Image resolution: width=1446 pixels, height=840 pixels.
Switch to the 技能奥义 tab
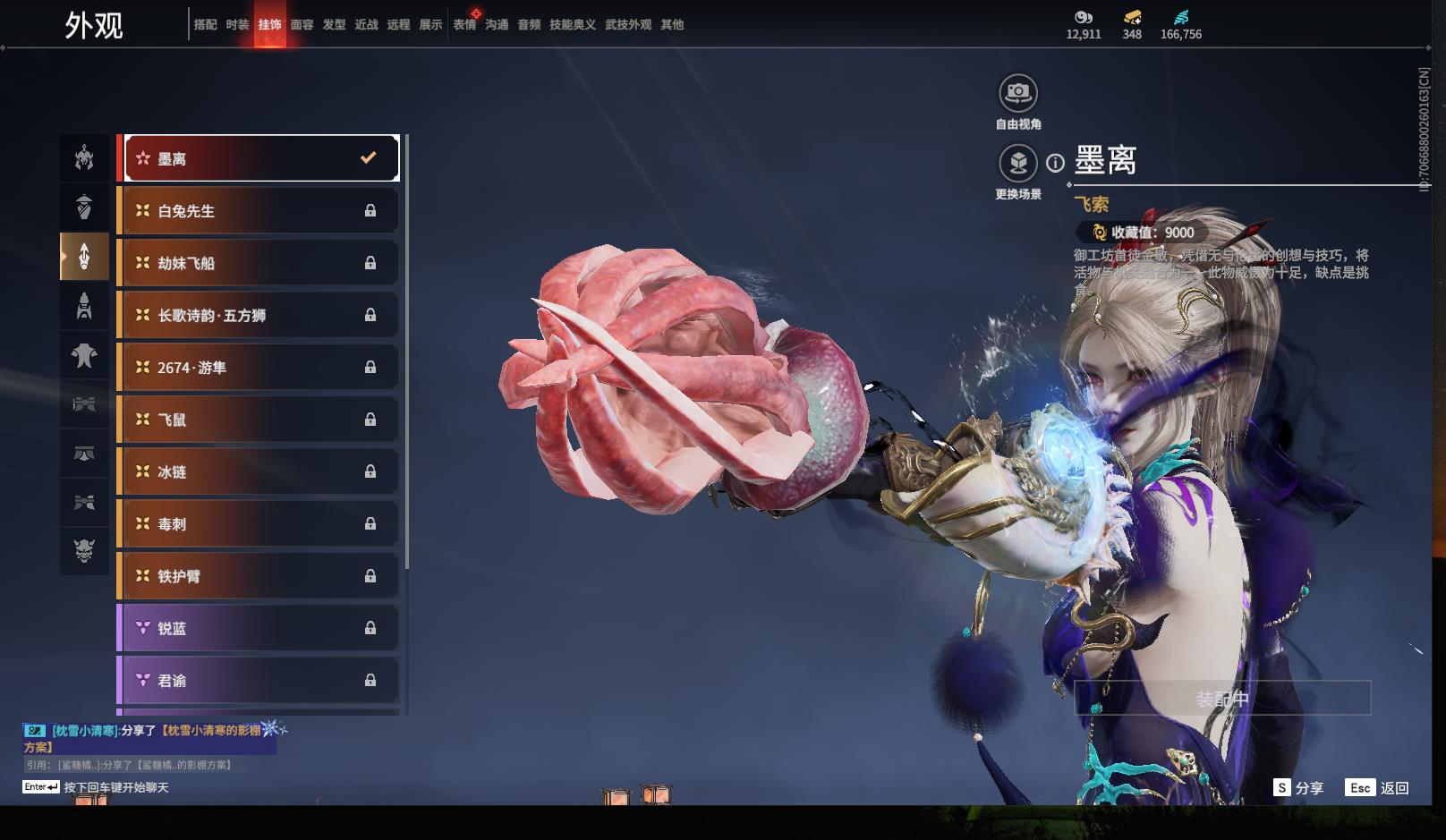tap(572, 25)
